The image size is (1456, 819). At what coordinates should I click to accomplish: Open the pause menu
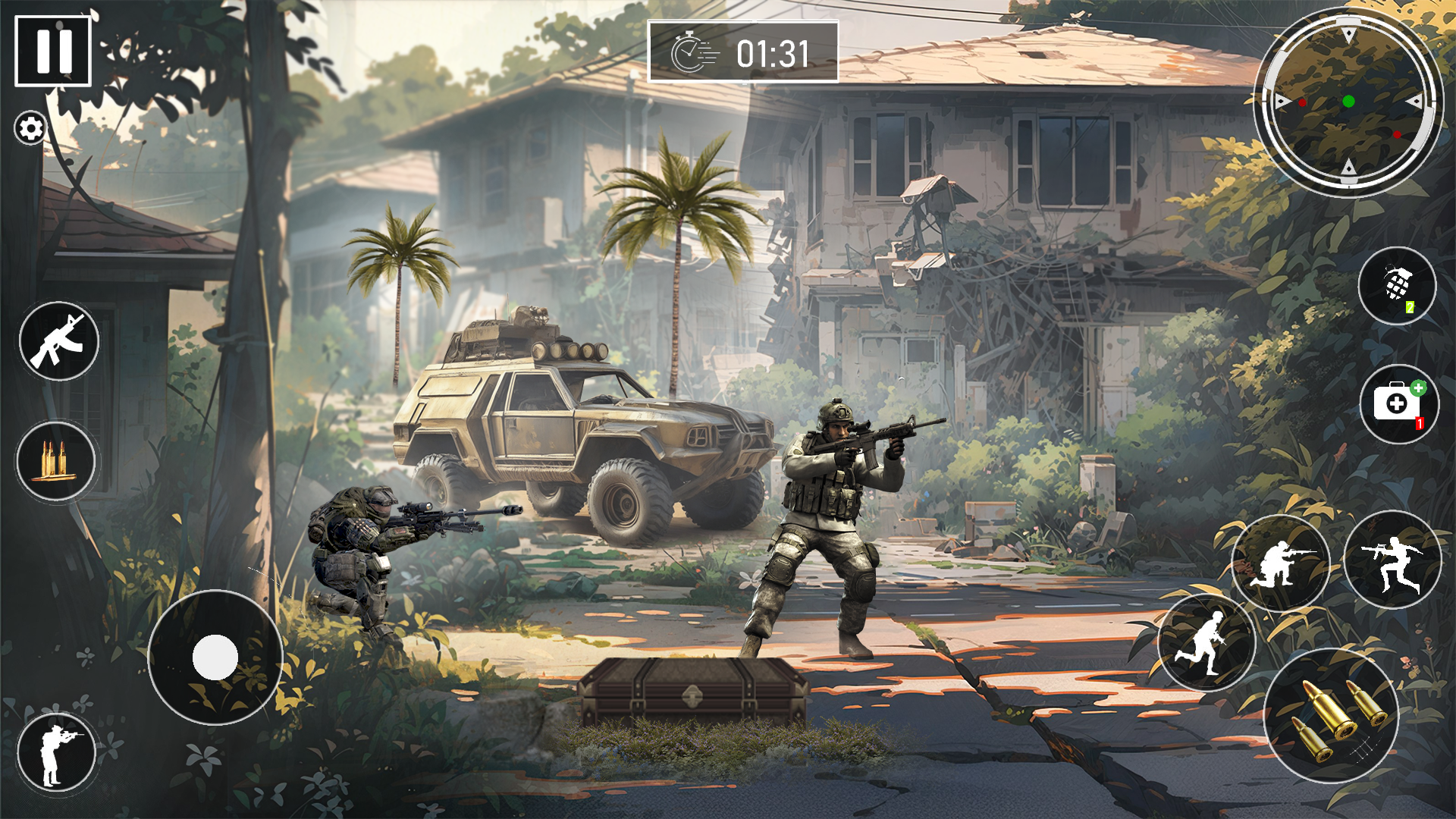pos(53,49)
